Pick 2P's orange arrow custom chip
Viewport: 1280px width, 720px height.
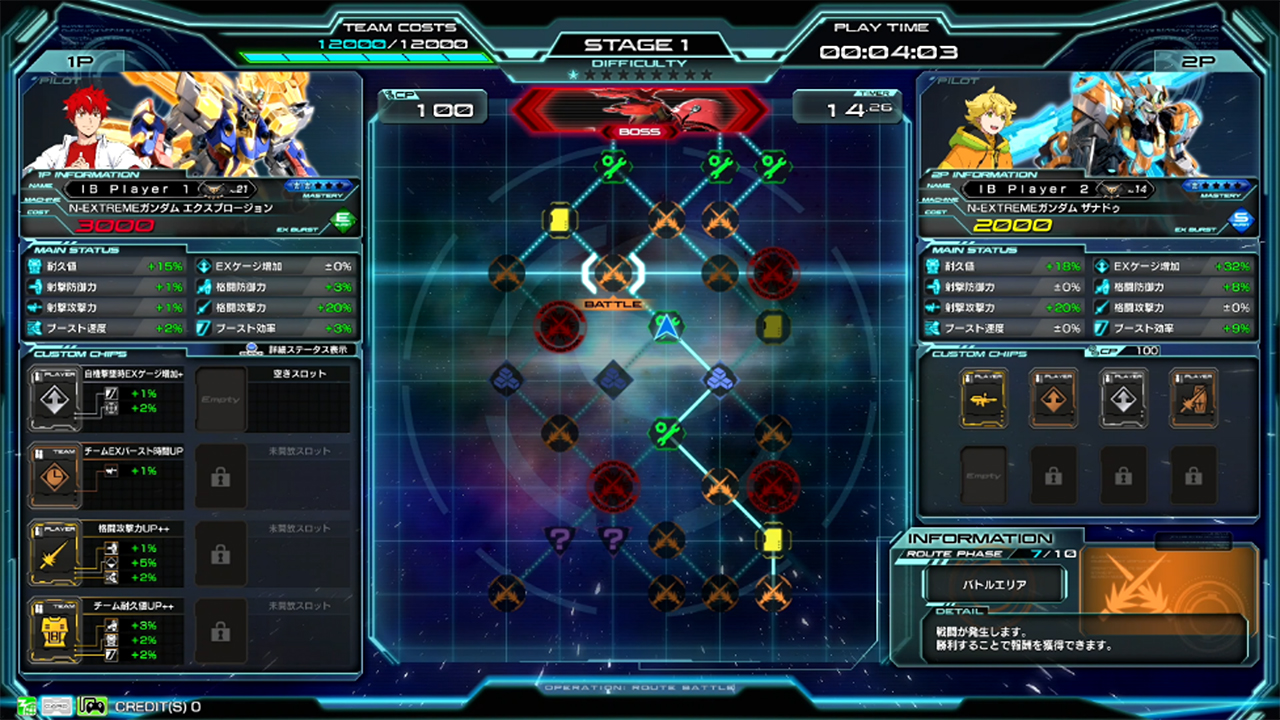point(1054,398)
